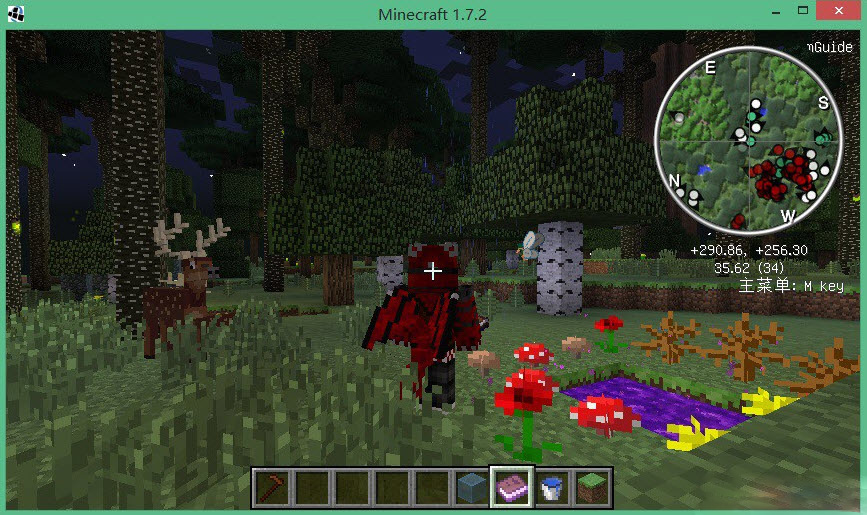
Task: Select the wooden pickaxe hotbar slot
Action: (270, 488)
